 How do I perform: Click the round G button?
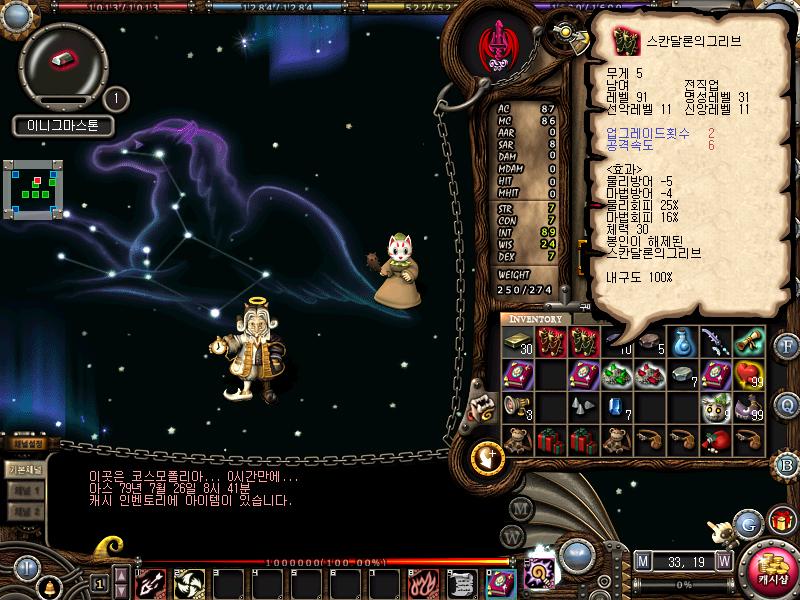click(746, 523)
